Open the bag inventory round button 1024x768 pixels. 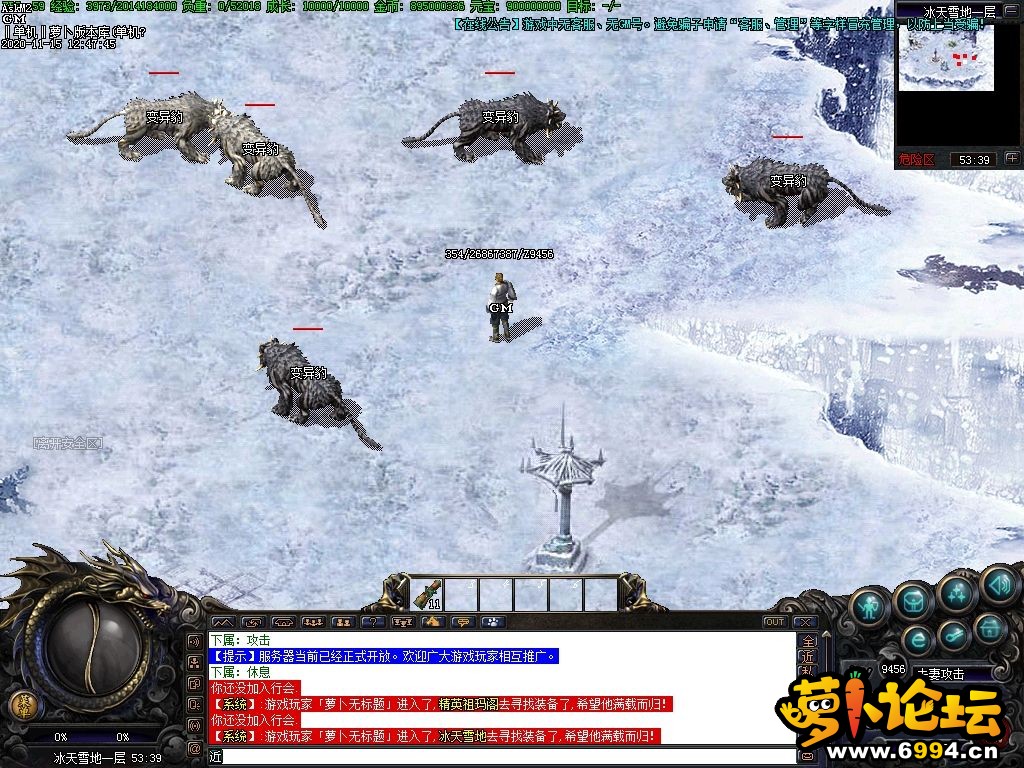tap(914, 600)
